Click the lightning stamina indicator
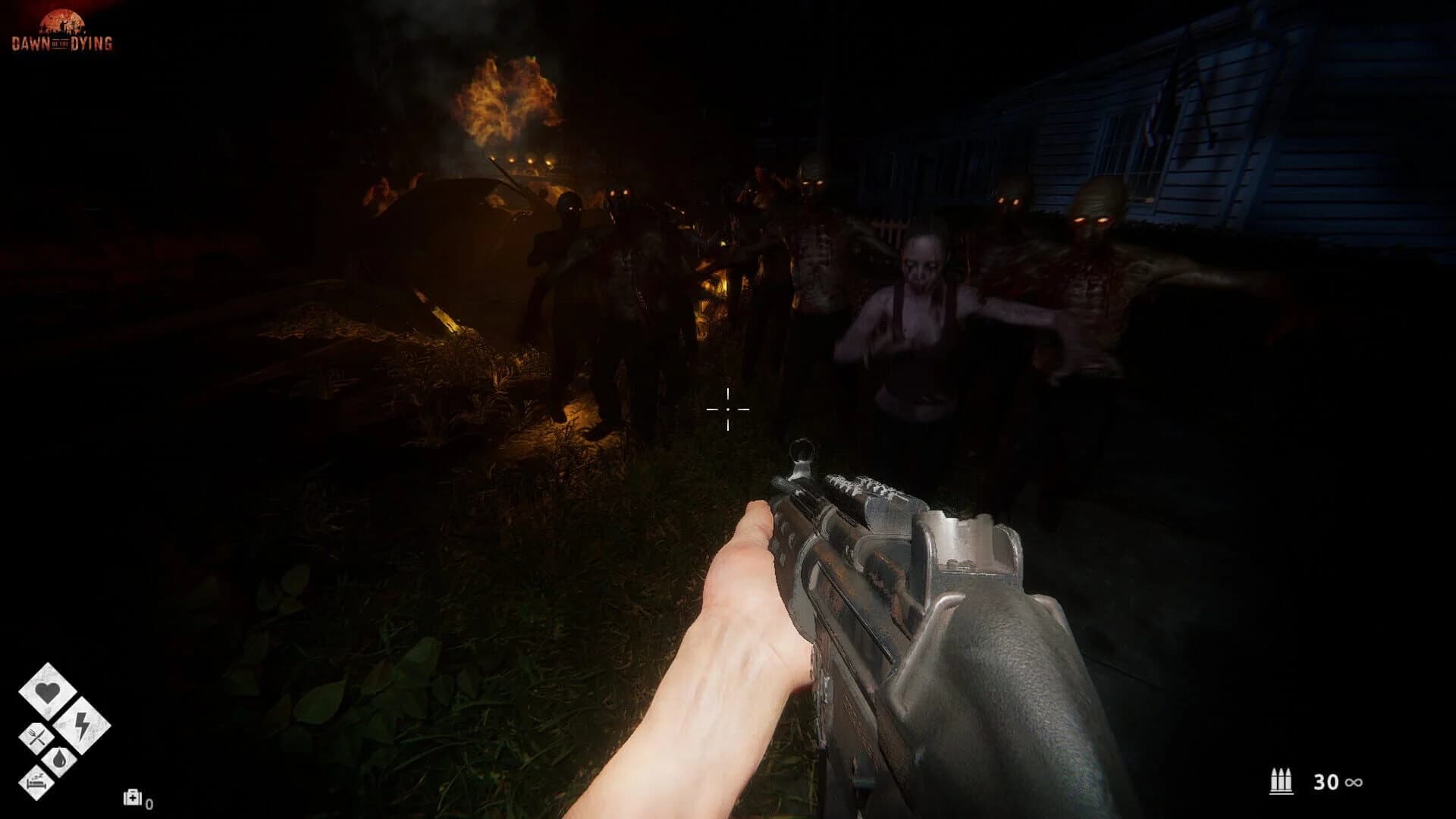 [80, 726]
